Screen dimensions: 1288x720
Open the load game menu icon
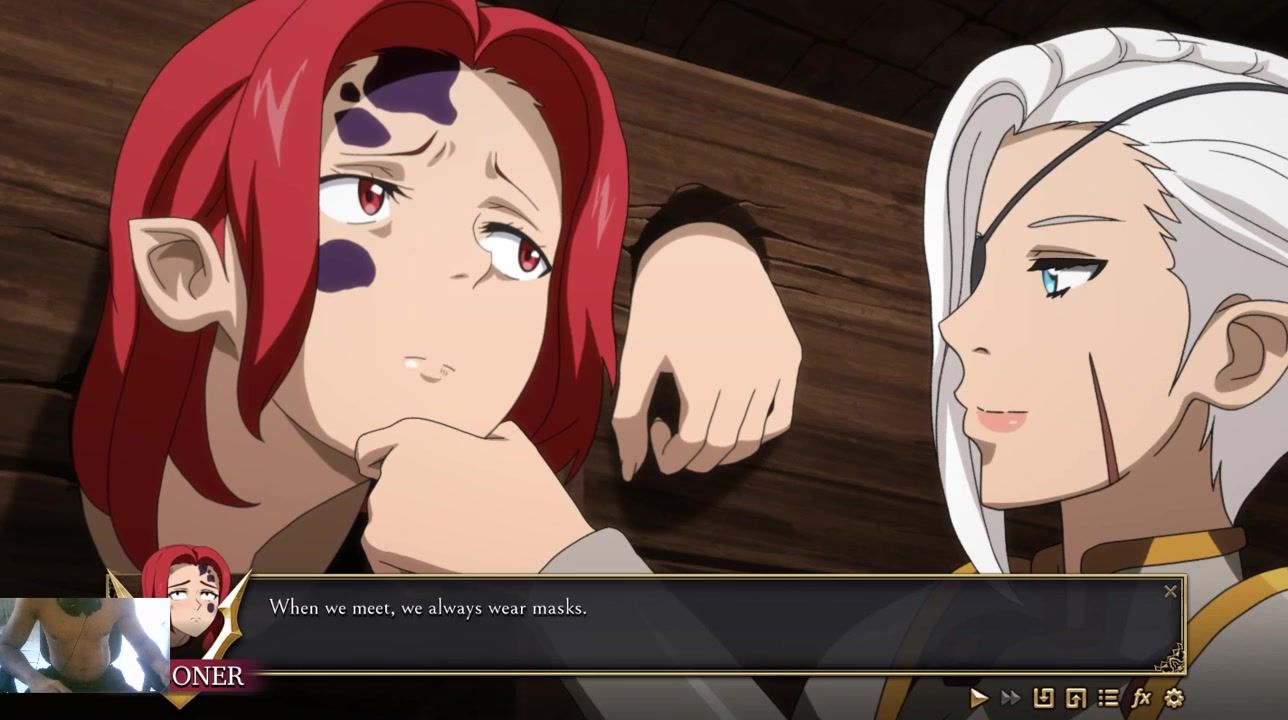click(1076, 698)
